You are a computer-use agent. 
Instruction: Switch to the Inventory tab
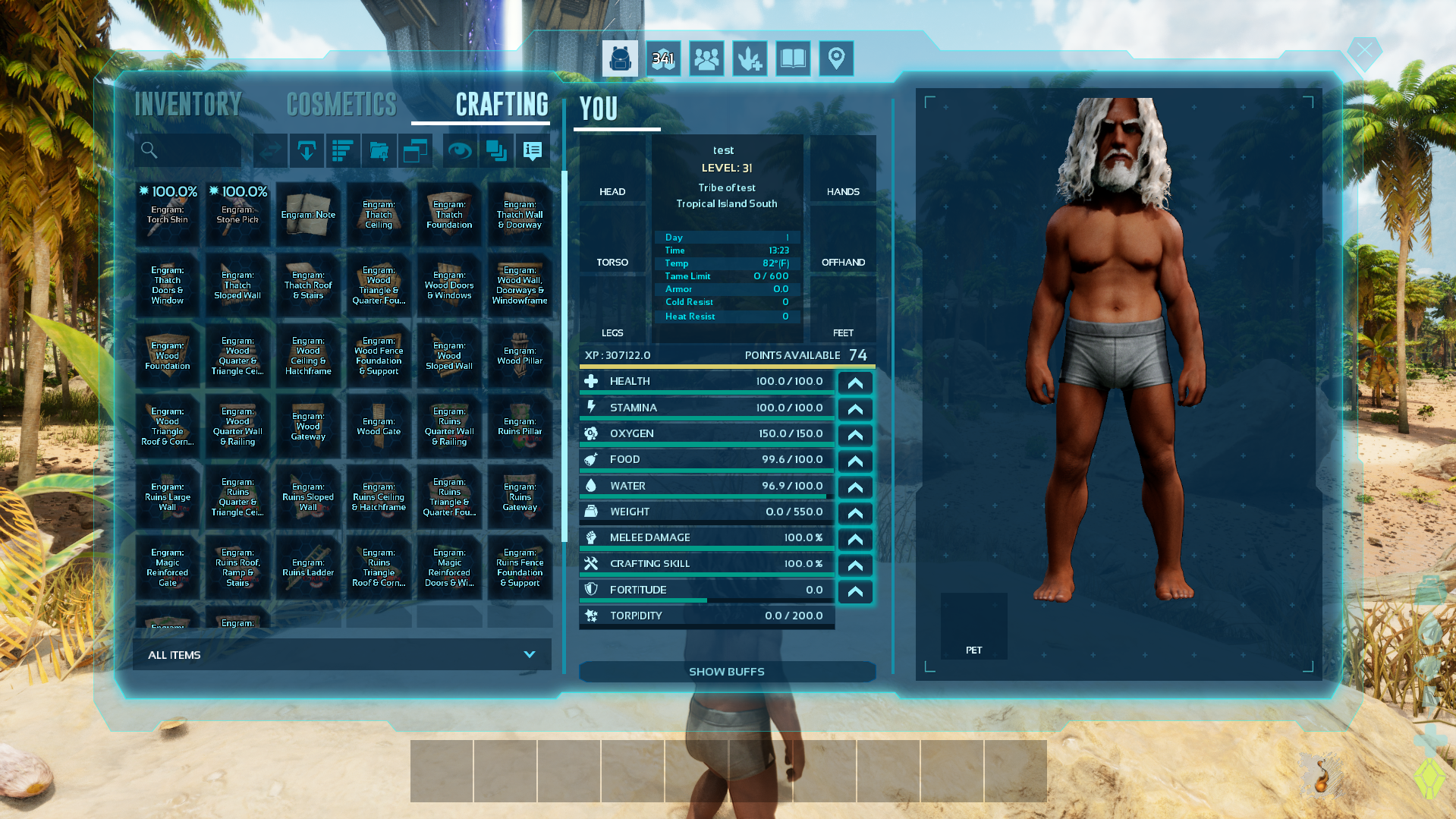[188, 105]
